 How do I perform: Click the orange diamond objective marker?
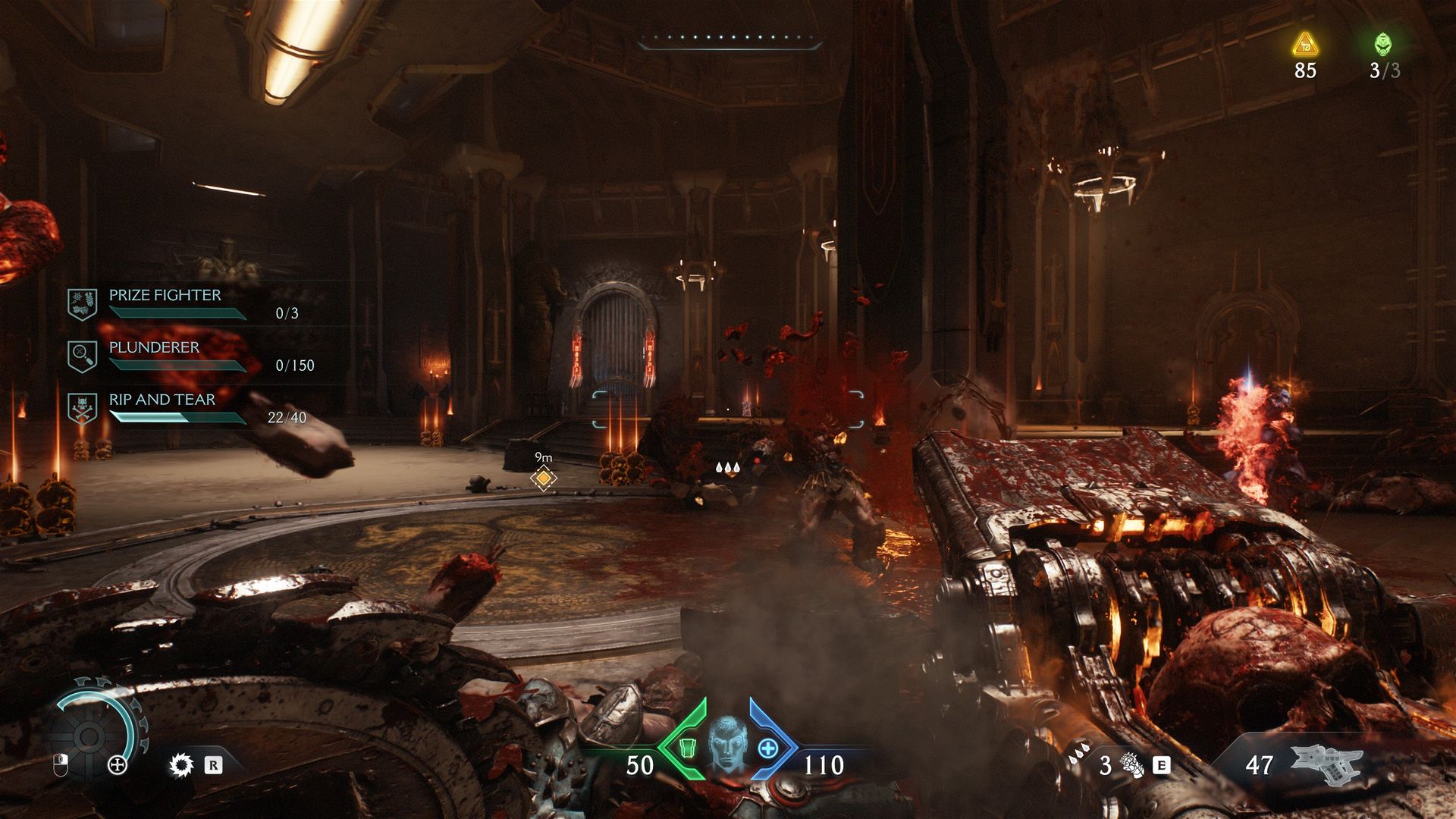coord(543,479)
